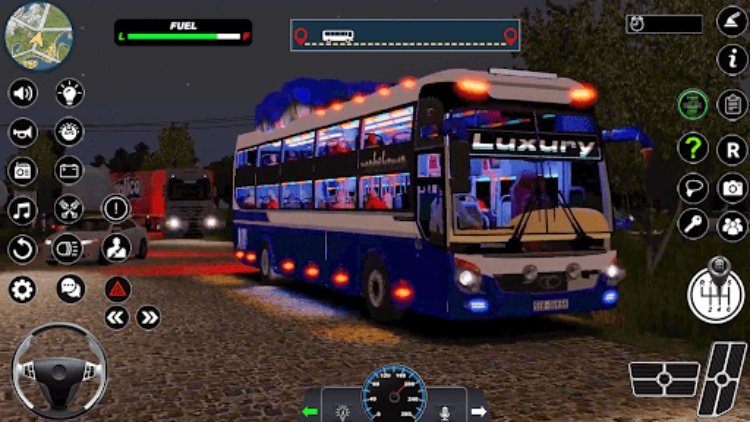Viewport: 750px width, 422px height.
Task: Open the chat bubbles icon
Action: click(70, 290)
